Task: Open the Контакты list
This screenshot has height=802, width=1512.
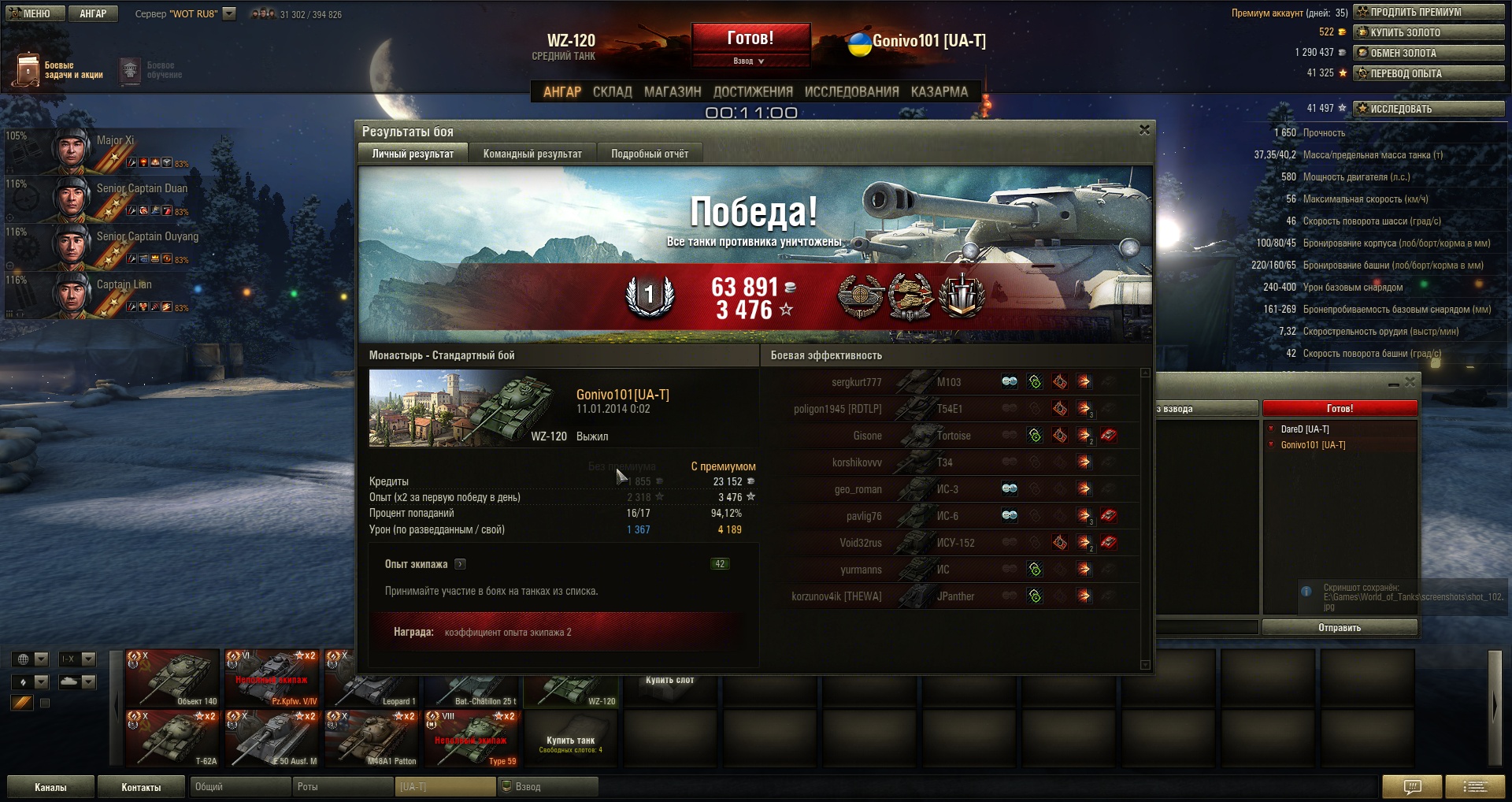Action: point(141,787)
